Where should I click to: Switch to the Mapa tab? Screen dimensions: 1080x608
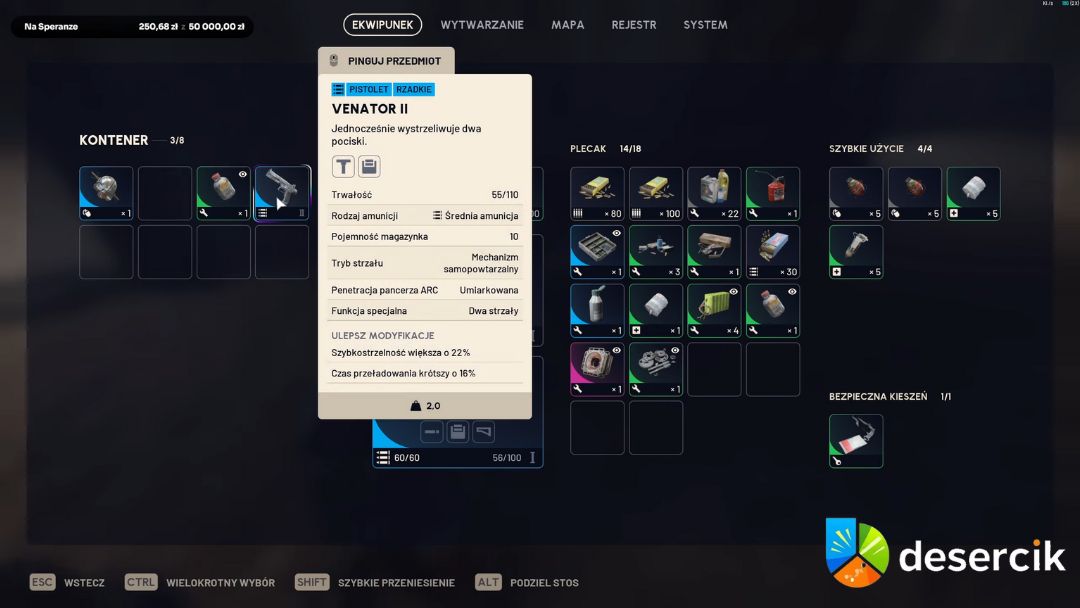[568, 25]
